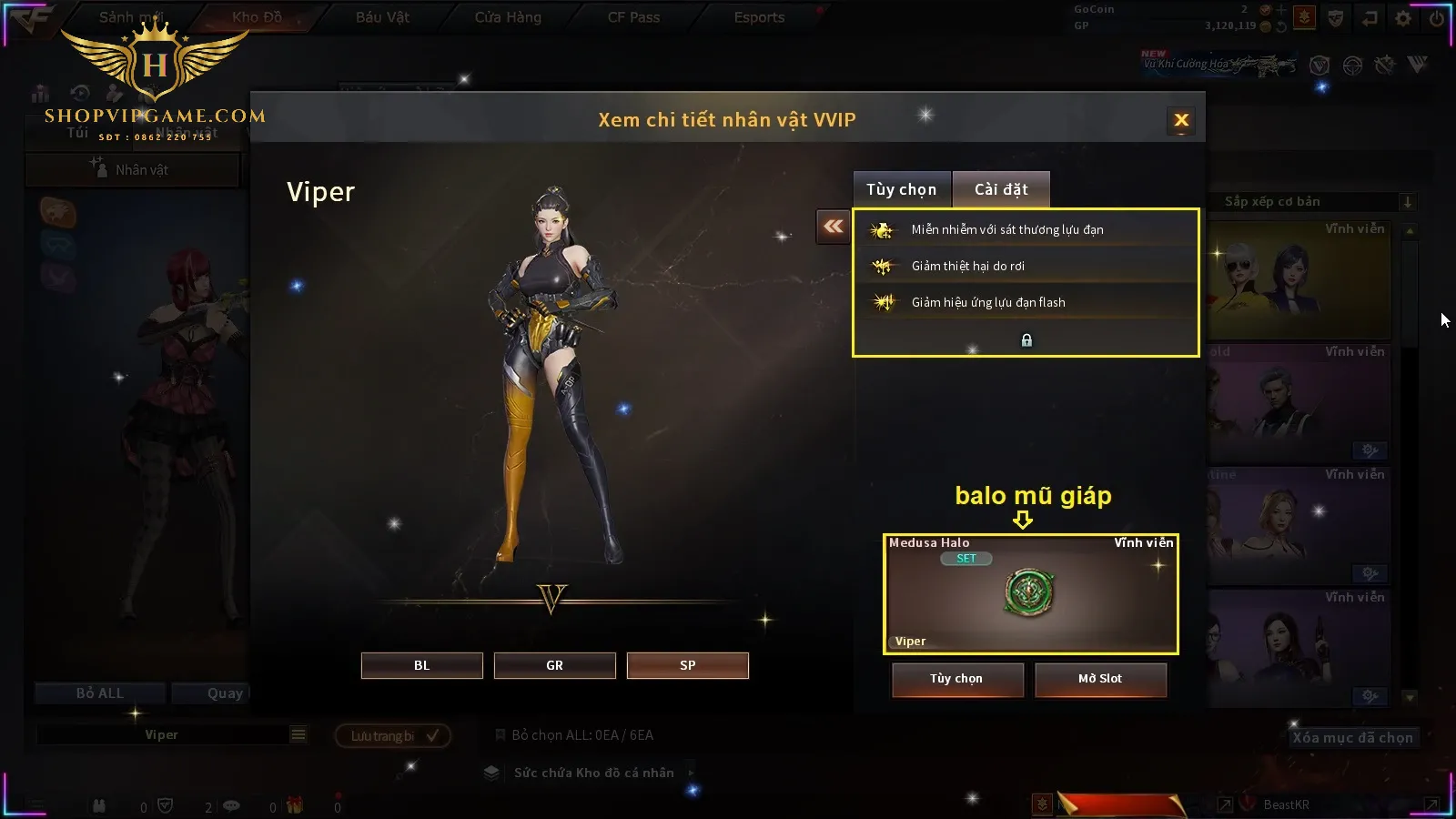The height and width of the screenshot is (819, 1456).
Task: Open a new slot with Mở Slot
Action: click(x=1099, y=679)
